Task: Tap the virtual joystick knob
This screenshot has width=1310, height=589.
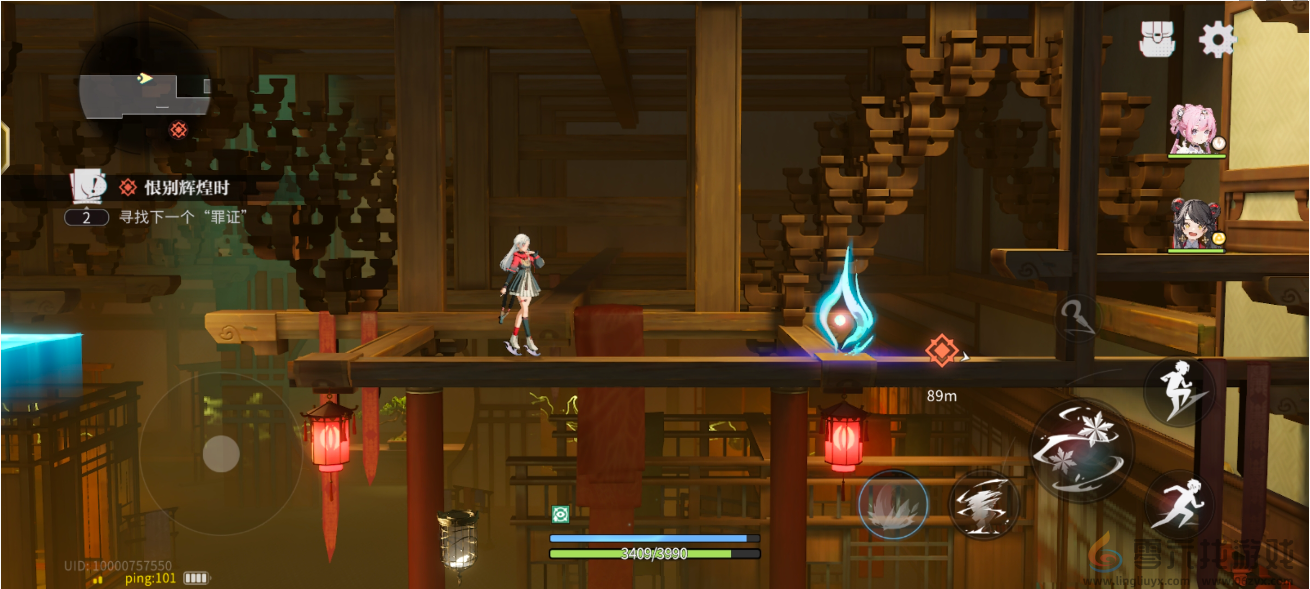Action: click(221, 455)
